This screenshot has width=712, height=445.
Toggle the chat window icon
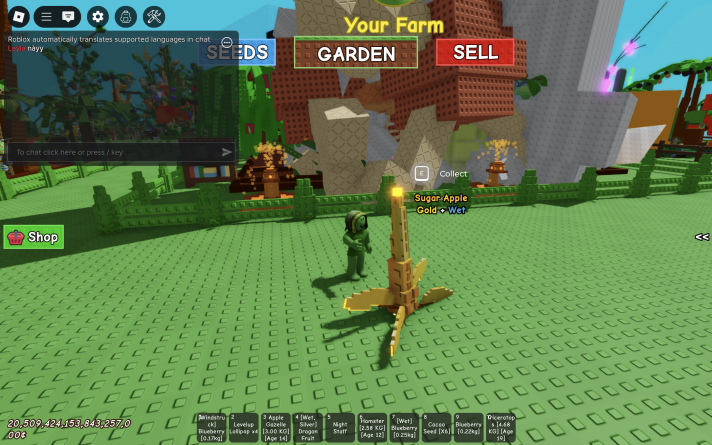click(69, 16)
